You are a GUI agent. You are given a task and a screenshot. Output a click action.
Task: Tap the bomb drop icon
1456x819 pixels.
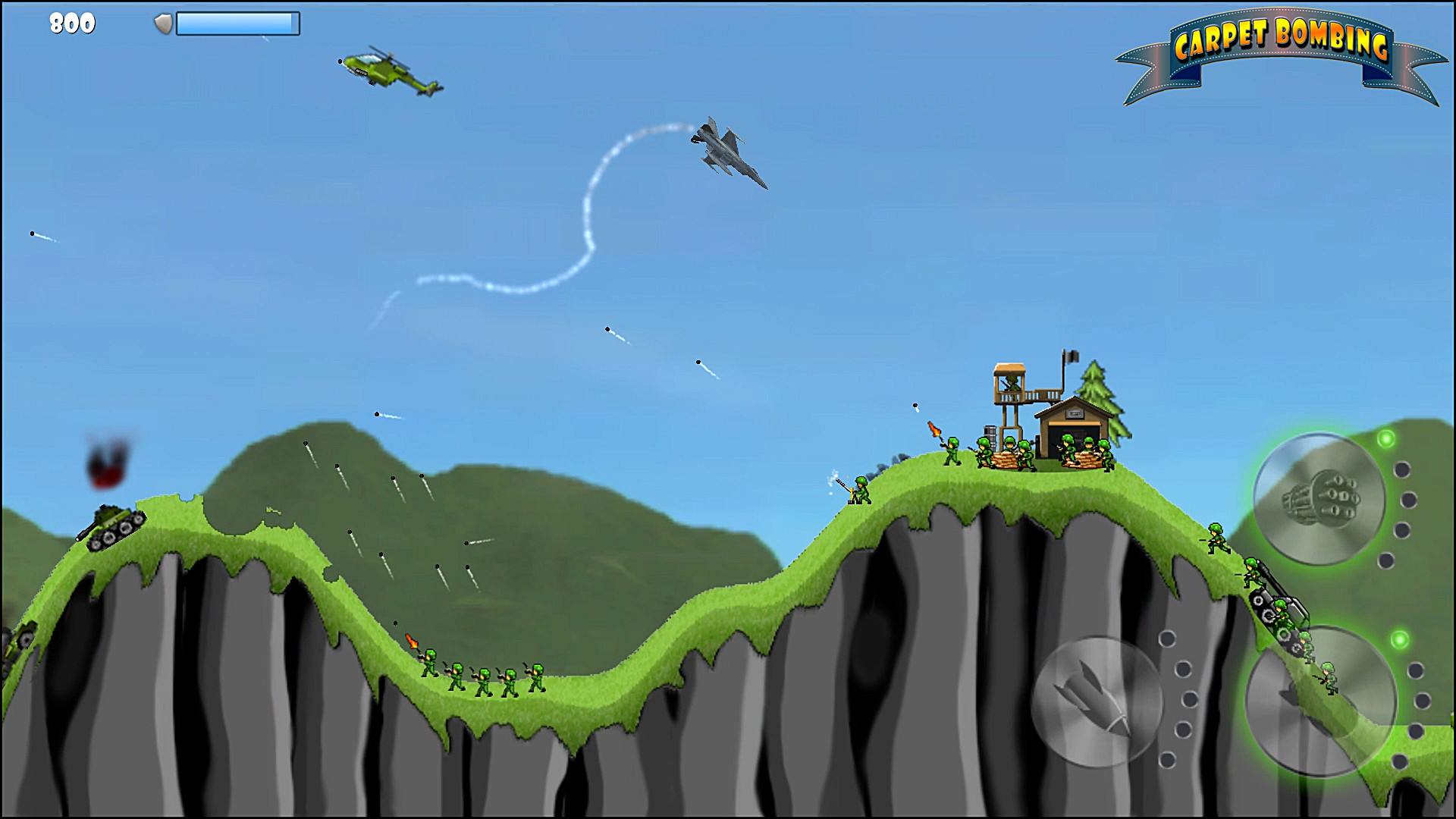(1097, 701)
